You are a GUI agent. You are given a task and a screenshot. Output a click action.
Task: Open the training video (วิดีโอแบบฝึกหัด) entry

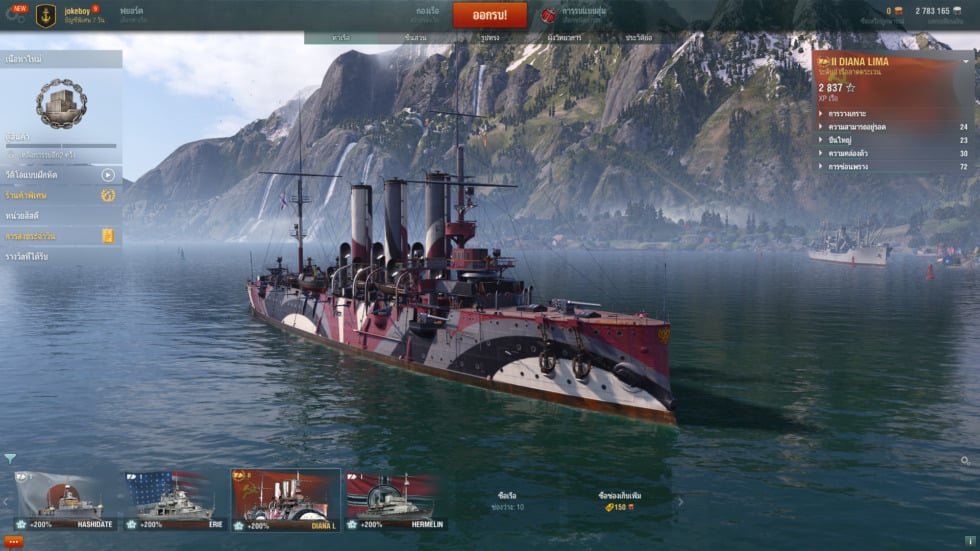[x=61, y=175]
